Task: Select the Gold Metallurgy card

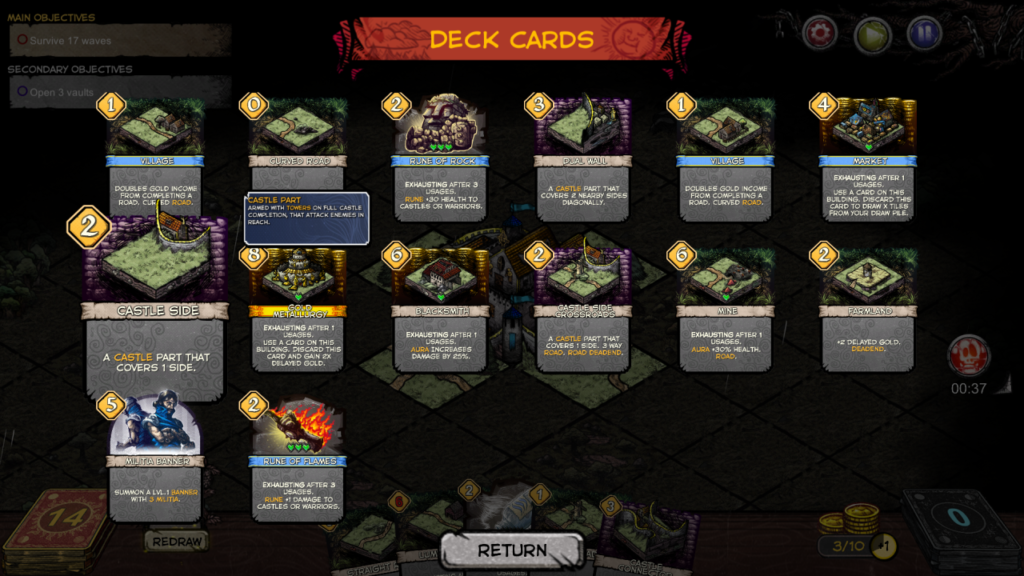Action: coord(297,310)
